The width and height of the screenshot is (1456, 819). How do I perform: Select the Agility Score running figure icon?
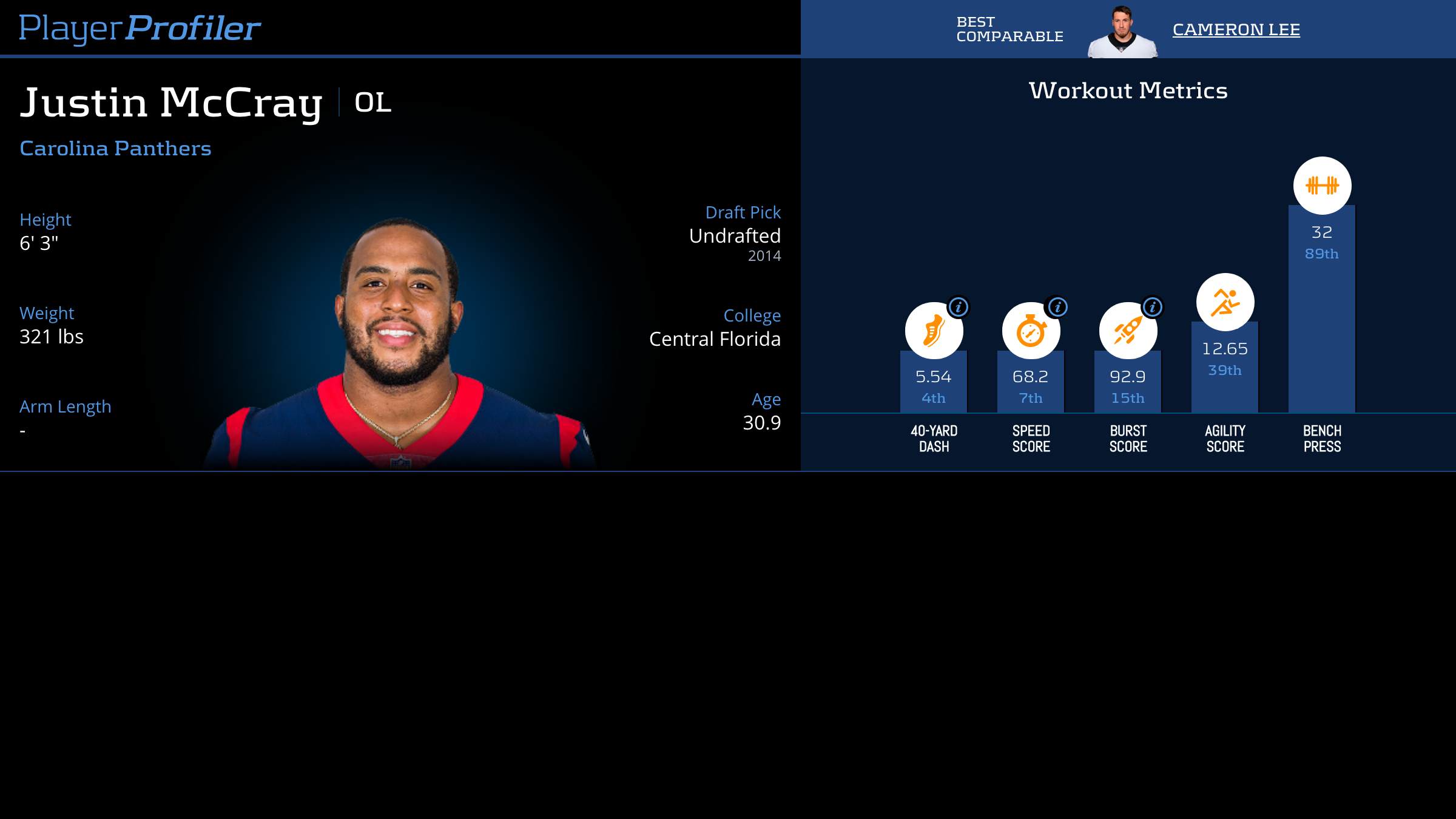(1225, 302)
